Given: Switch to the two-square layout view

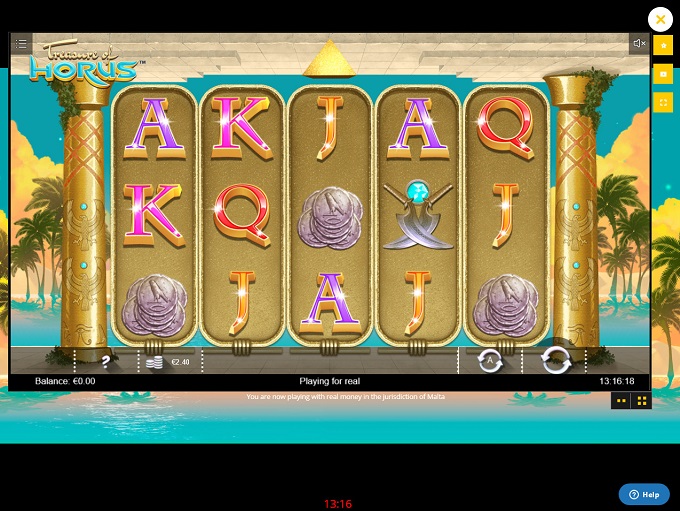Looking at the screenshot, I should coord(621,400).
